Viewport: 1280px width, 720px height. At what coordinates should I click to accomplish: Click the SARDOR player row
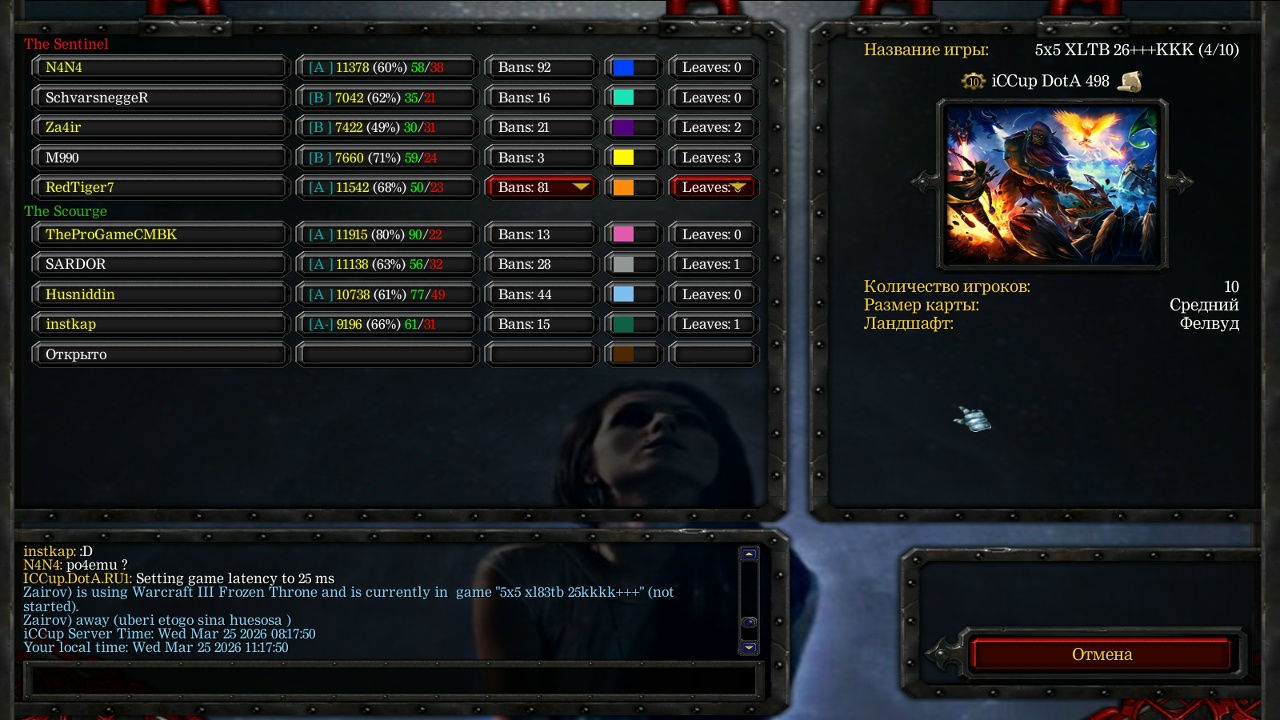tap(160, 265)
